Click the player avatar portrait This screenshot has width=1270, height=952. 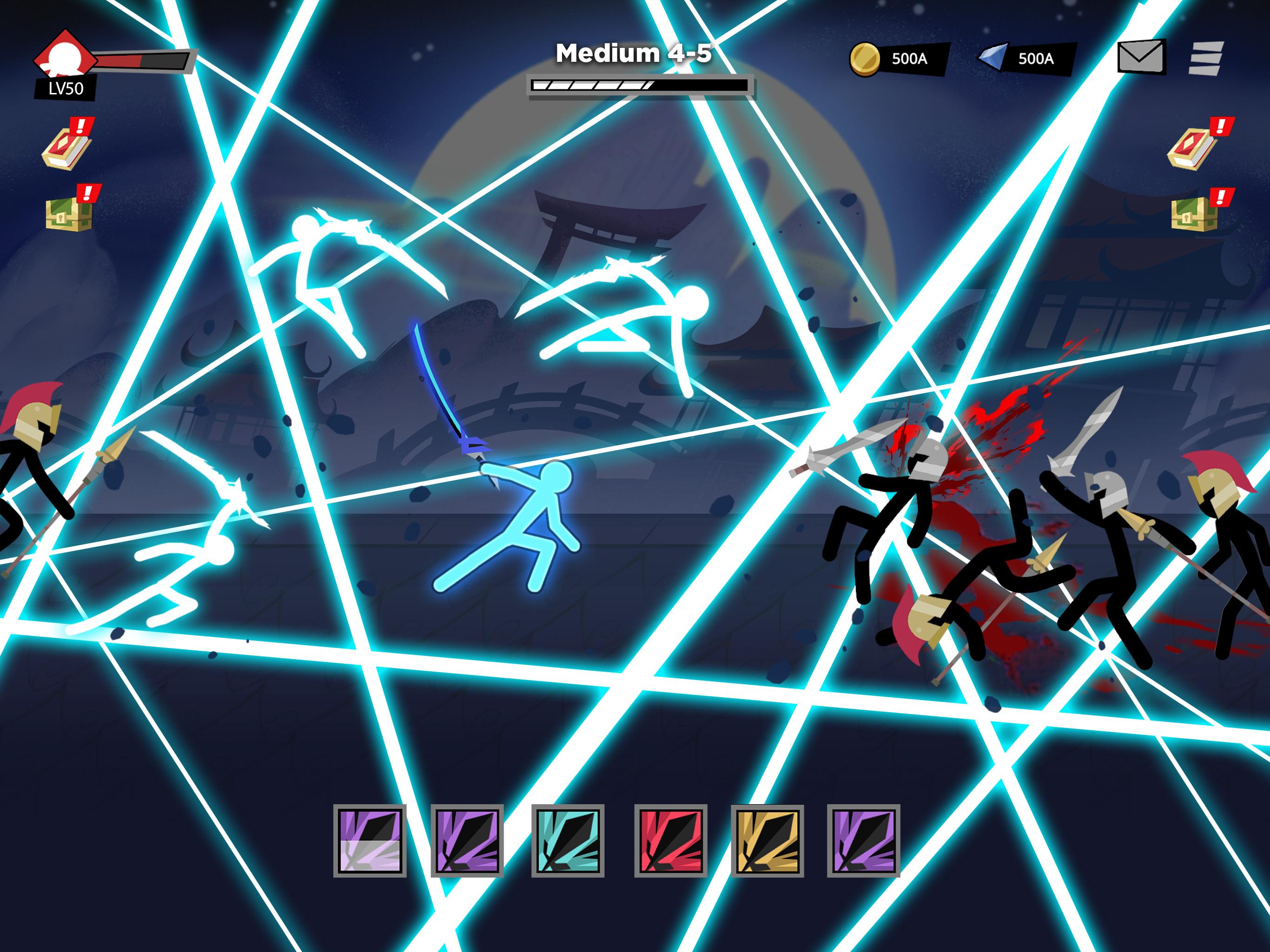pyautogui.click(x=64, y=56)
